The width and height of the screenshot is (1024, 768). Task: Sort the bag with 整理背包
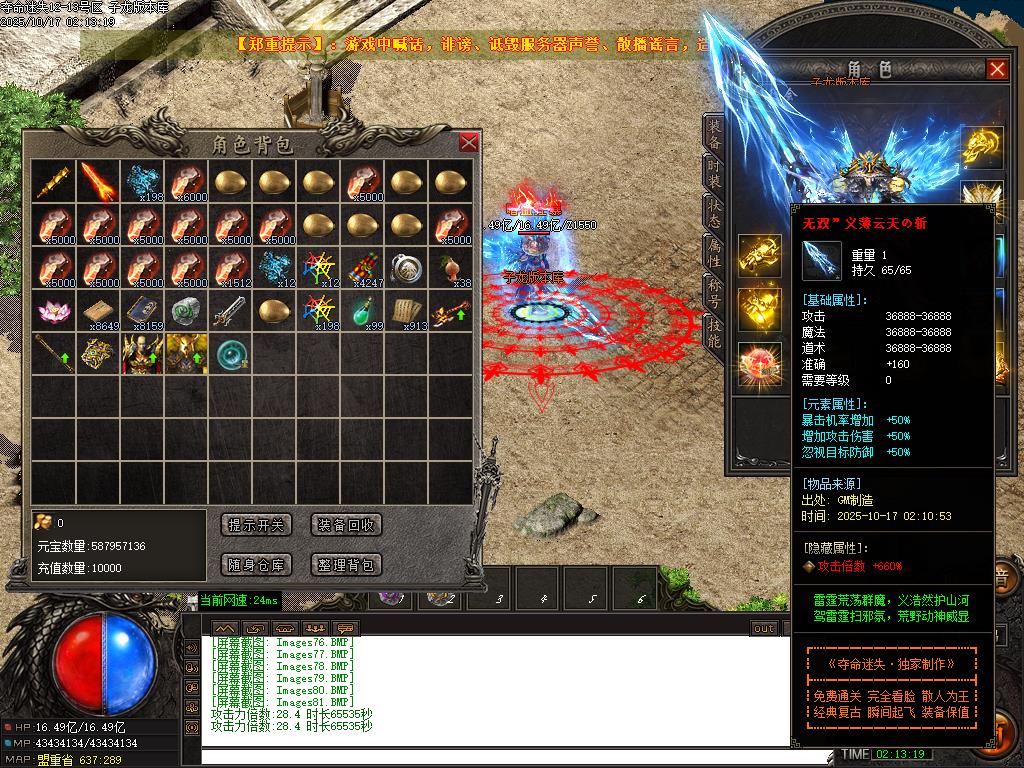346,565
